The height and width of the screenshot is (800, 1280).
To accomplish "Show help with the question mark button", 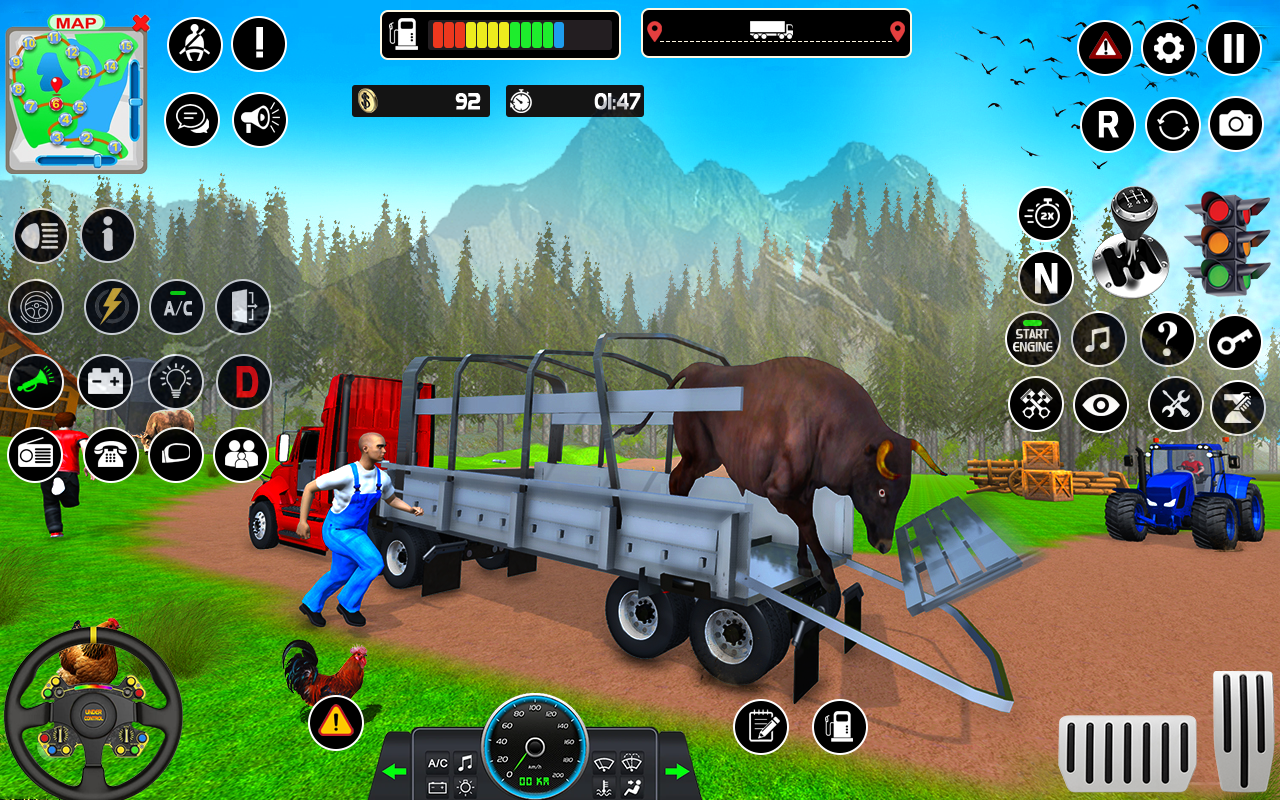I will [x=1167, y=340].
